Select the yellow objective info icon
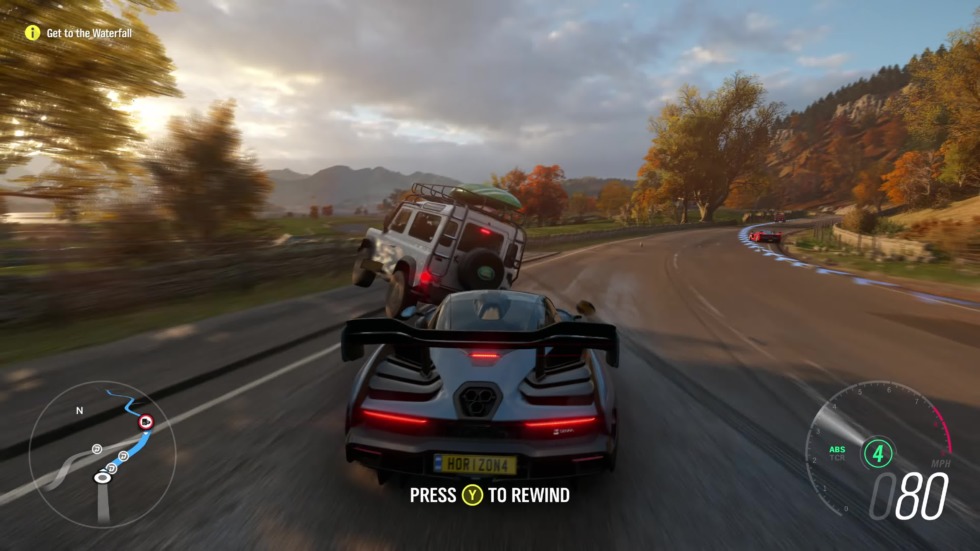 tap(32, 33)
